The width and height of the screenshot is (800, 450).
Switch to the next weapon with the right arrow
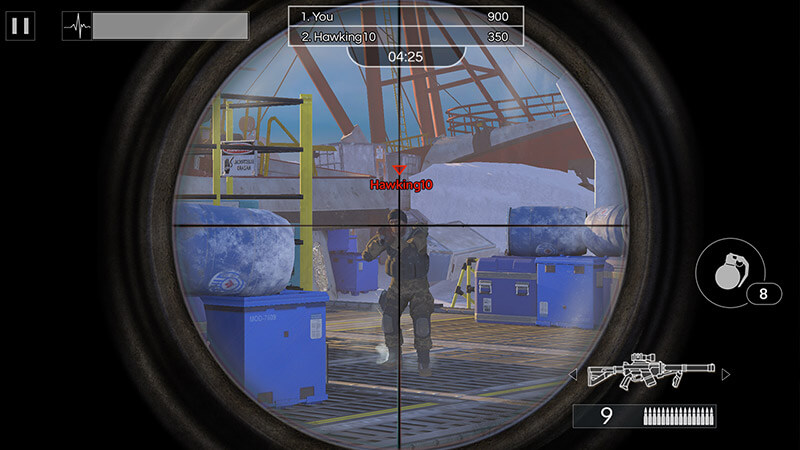726,374
